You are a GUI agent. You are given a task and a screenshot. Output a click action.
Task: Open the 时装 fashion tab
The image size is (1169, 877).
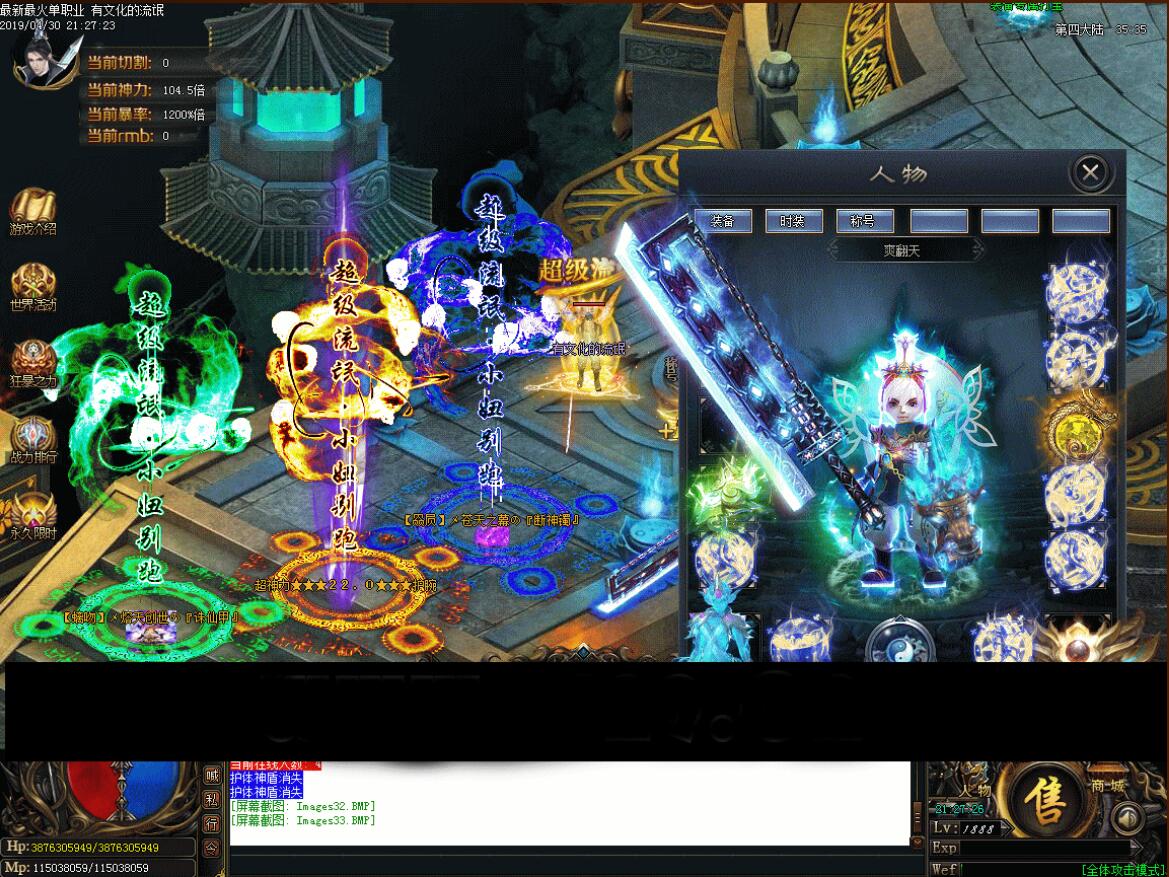pyautogui.click(x=794, y=221)
